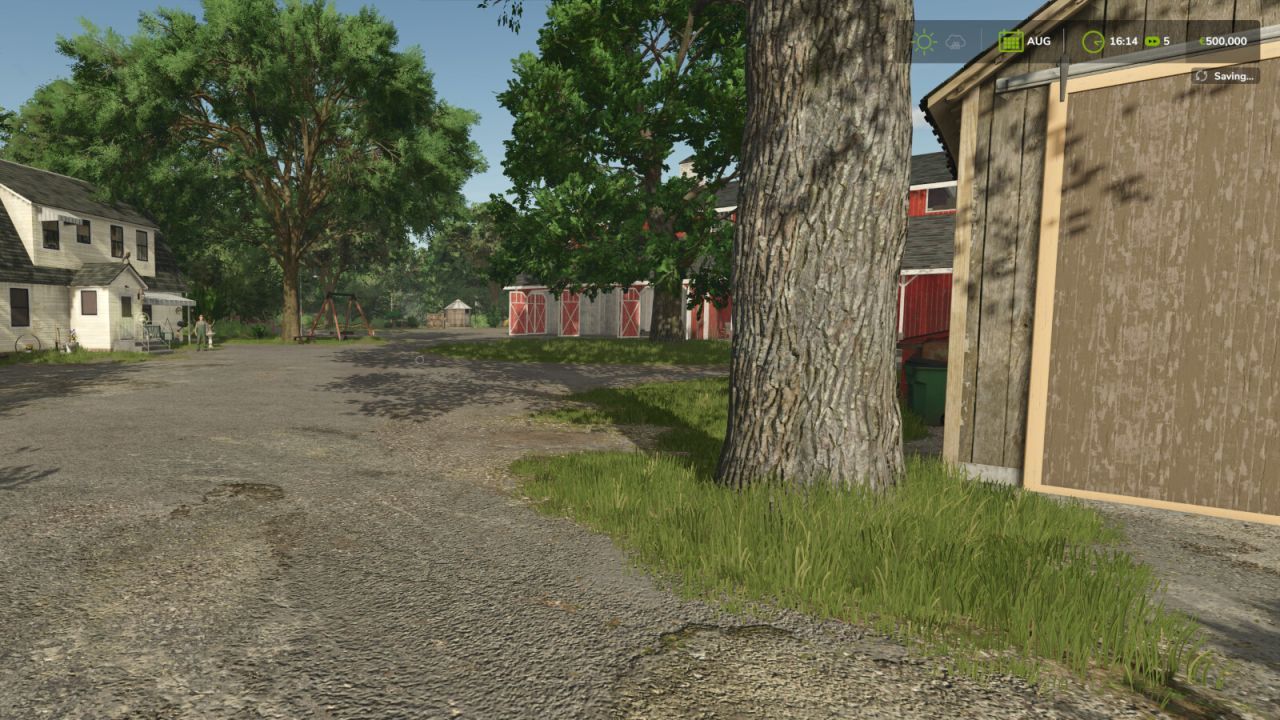Click the number 5 beside the battery icon

[1169, 41]
